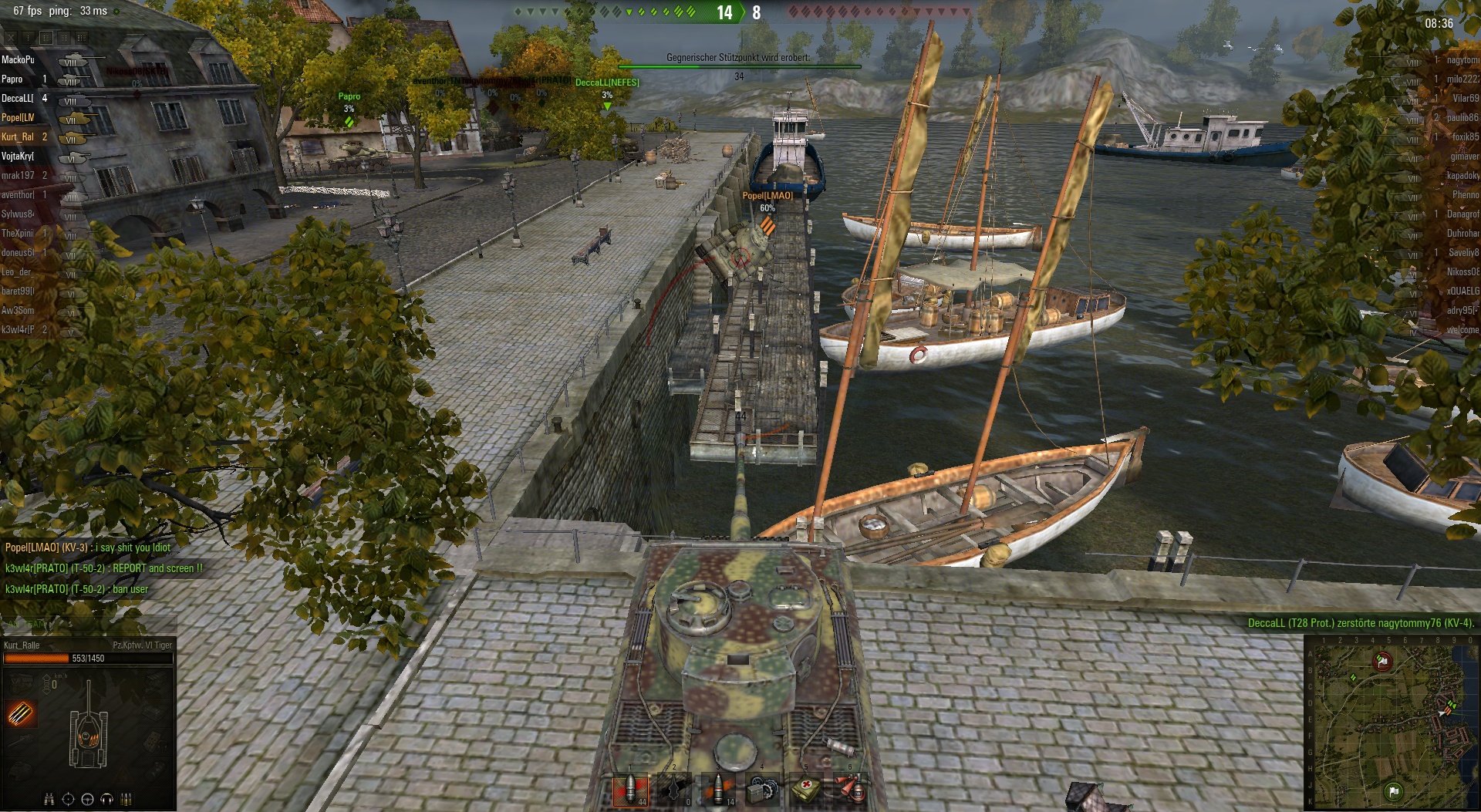Click the damaged ammo rack module icon
The width and height of the screenshot is (1481, 812).
click(x=21, y=713)
